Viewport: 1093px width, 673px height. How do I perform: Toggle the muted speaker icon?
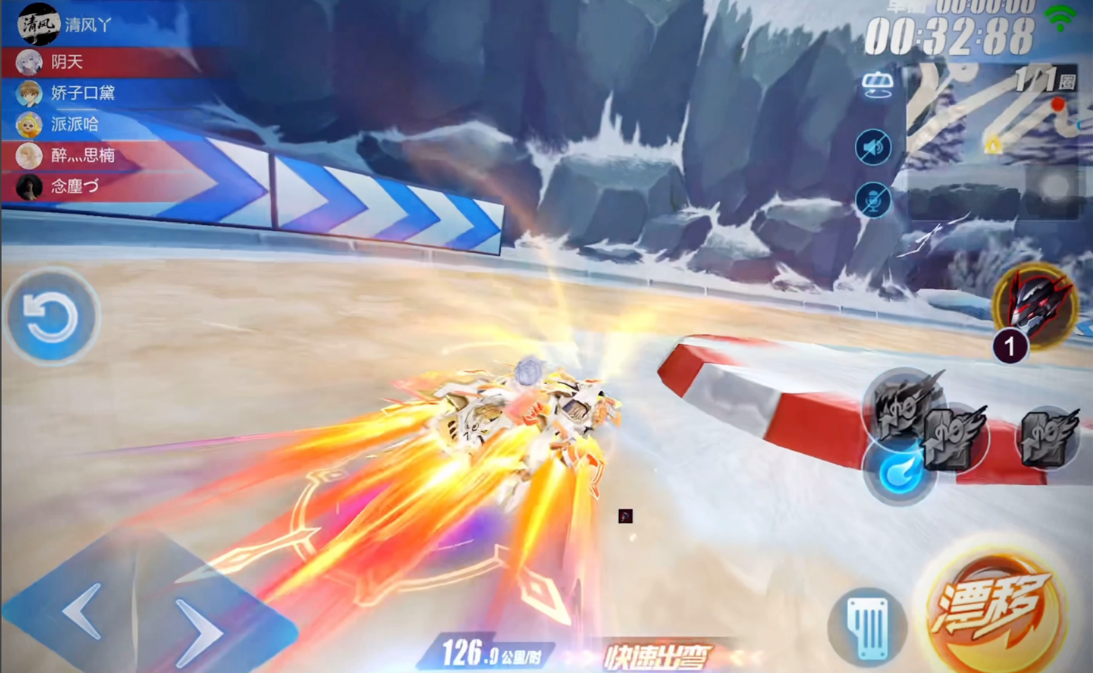point(874,148)
